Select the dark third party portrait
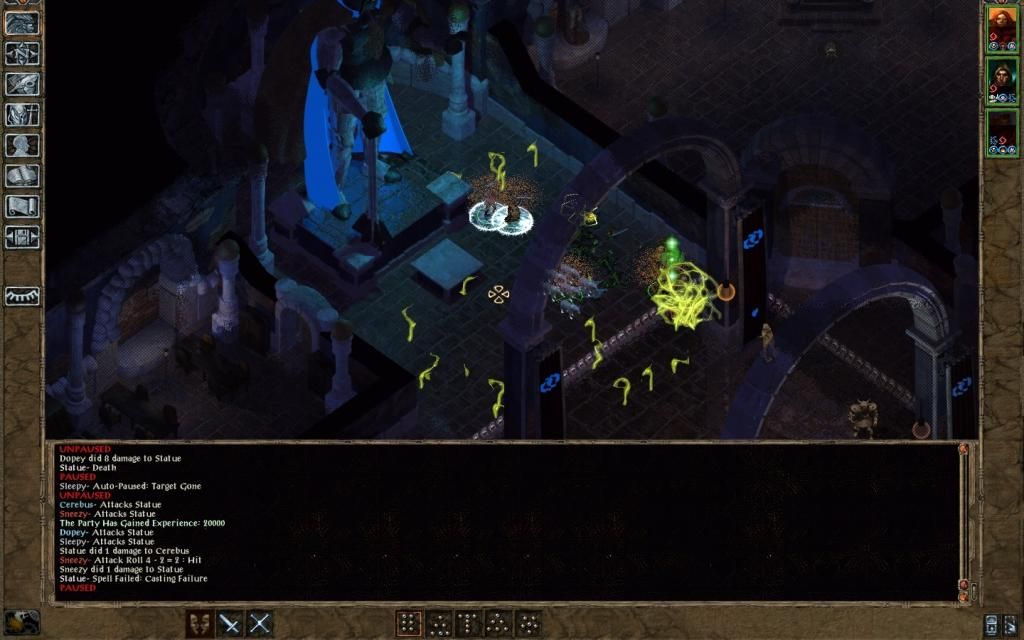The width and height of the screenshot is (1024, 640). coord(1001,133)
